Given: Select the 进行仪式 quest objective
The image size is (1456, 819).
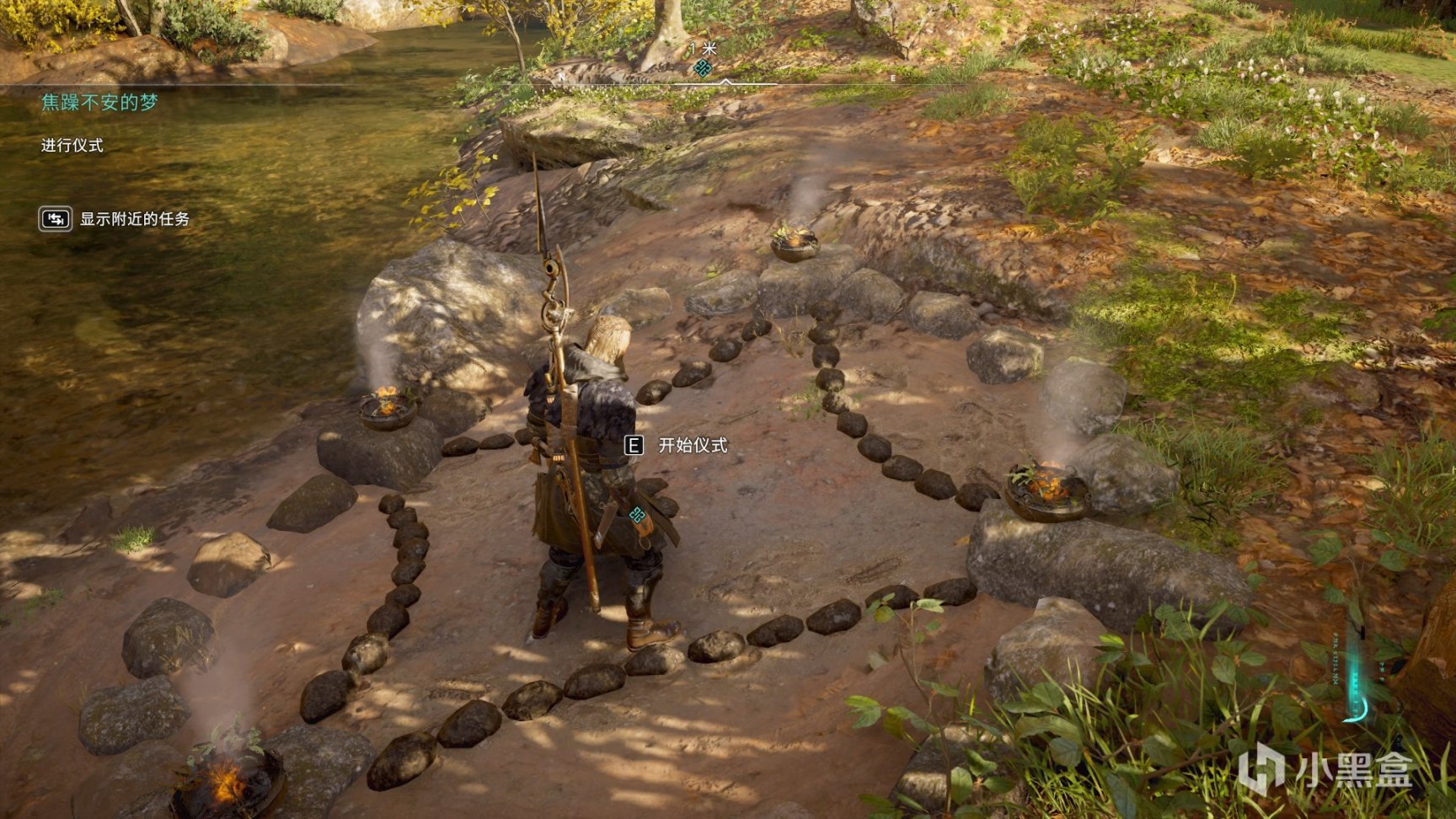Looking at the screenshot, I should click(x=72, y=145).
